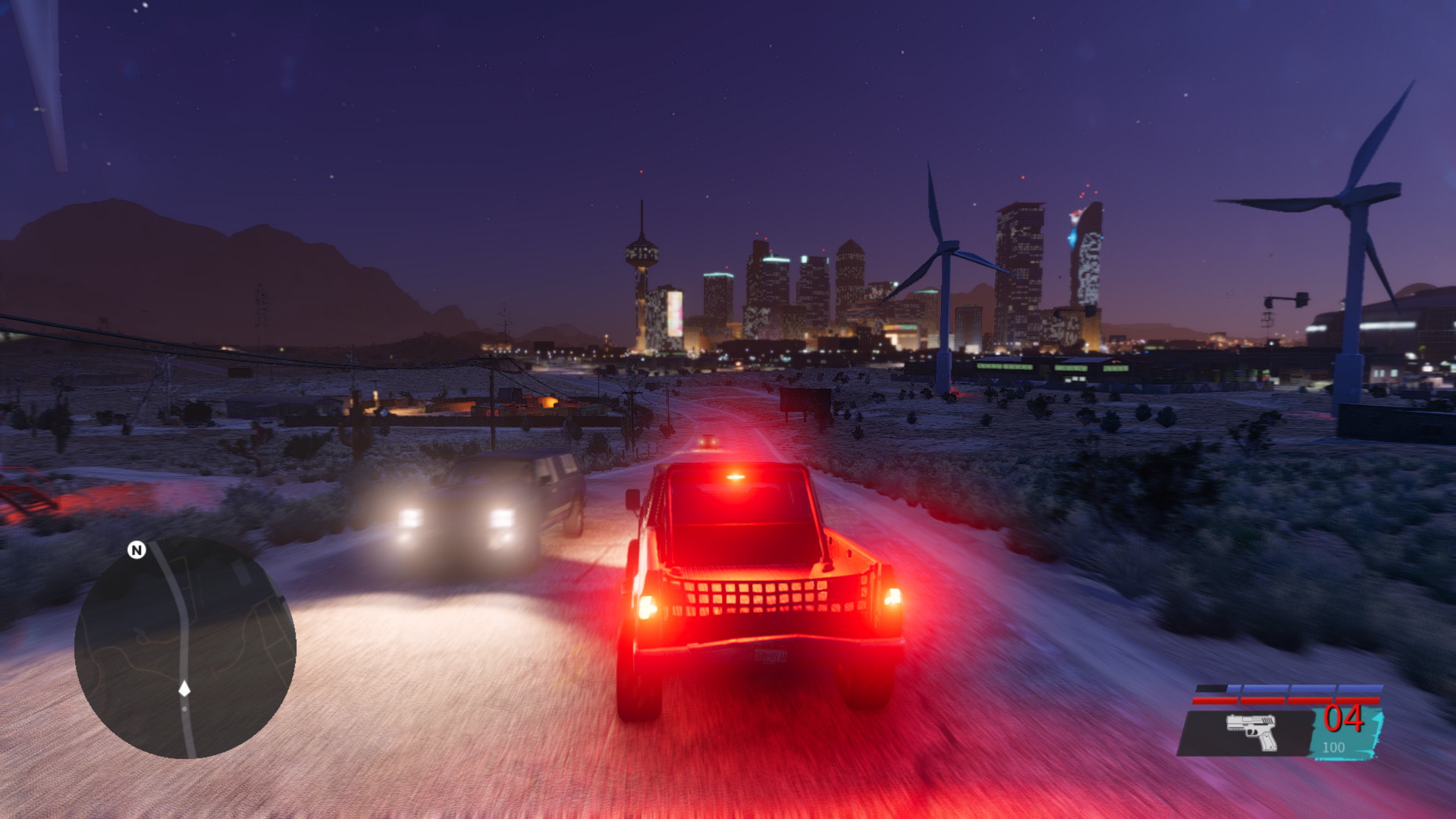Click the player arrow on the minimap
The width and height of the screenshot is (1456, 819).
pyautogui.click(x=184, y=689)
